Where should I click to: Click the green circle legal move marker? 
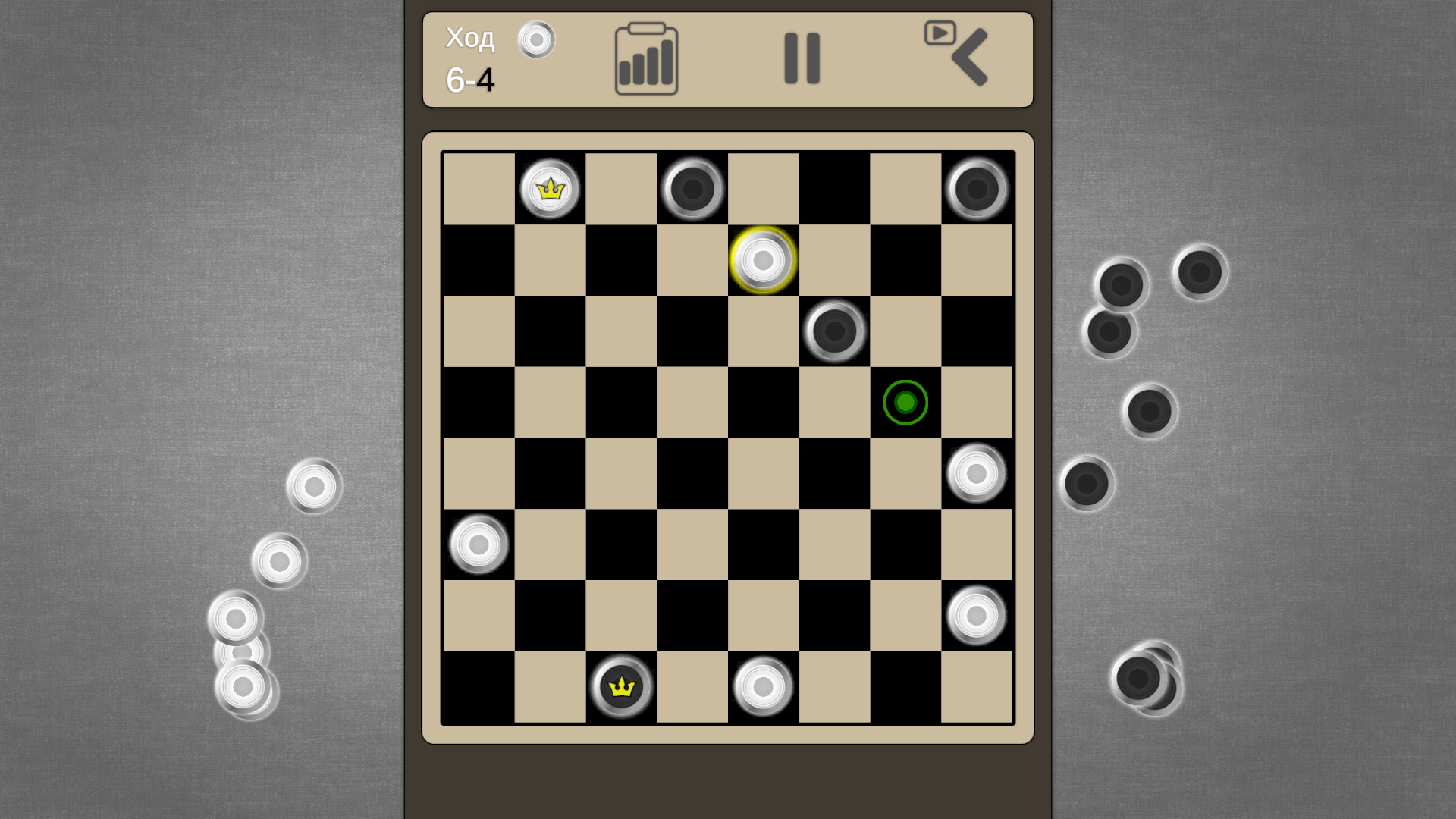coord(904,403)
